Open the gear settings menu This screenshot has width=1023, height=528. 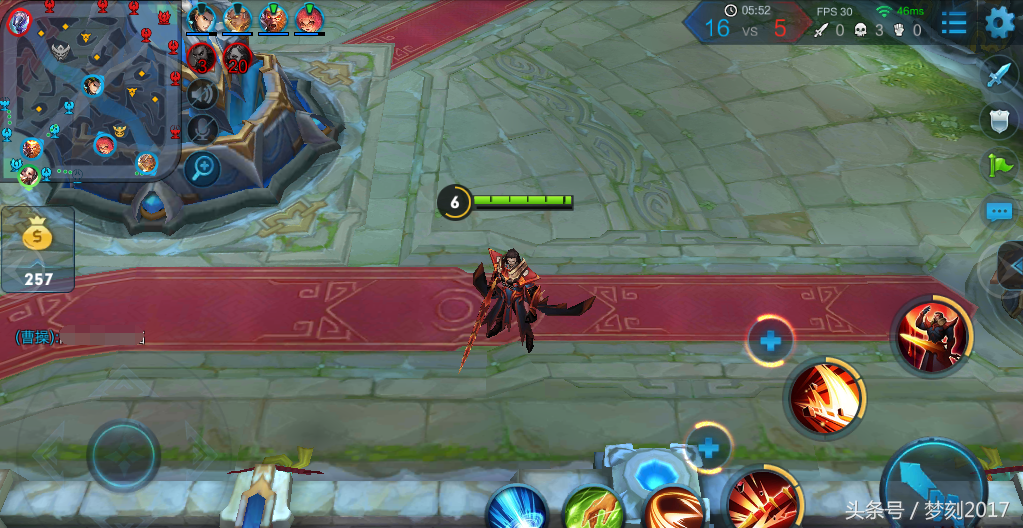(999, 22)
